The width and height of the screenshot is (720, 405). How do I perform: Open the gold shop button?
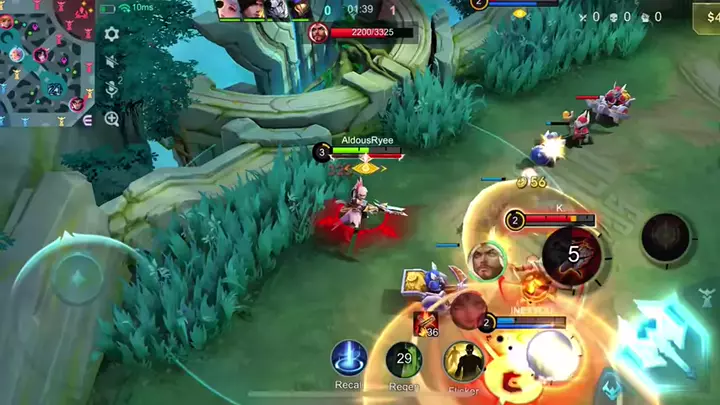coord(705,18)
